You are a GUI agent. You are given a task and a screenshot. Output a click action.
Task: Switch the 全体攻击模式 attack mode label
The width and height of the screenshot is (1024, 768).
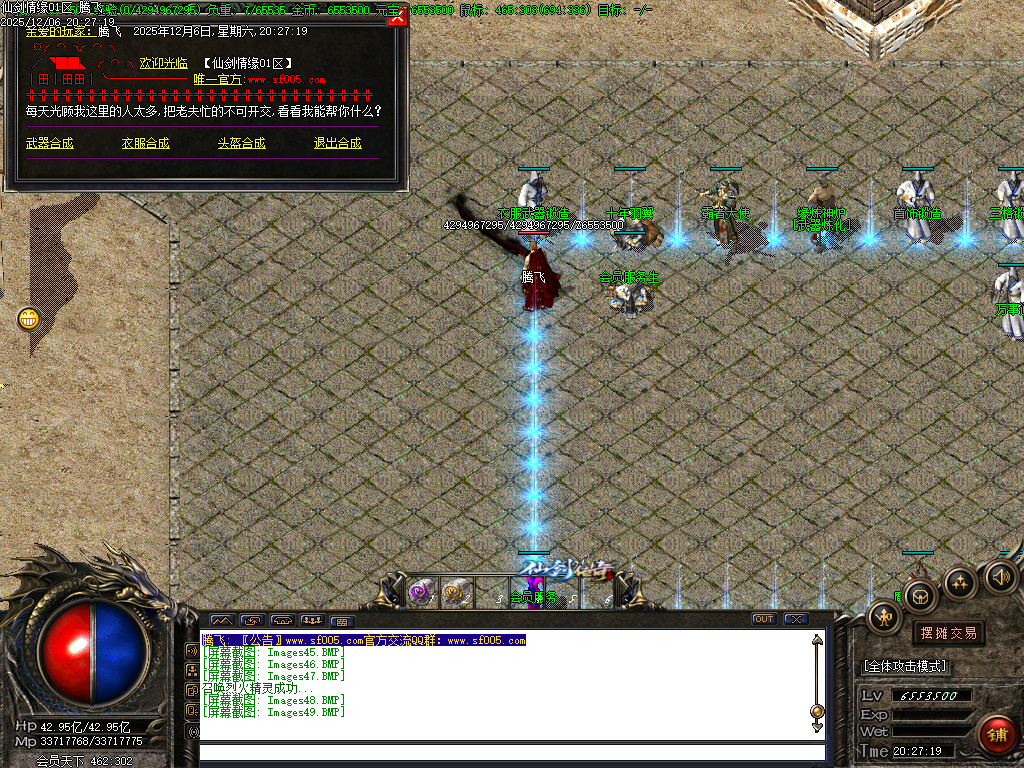point(905,666)
